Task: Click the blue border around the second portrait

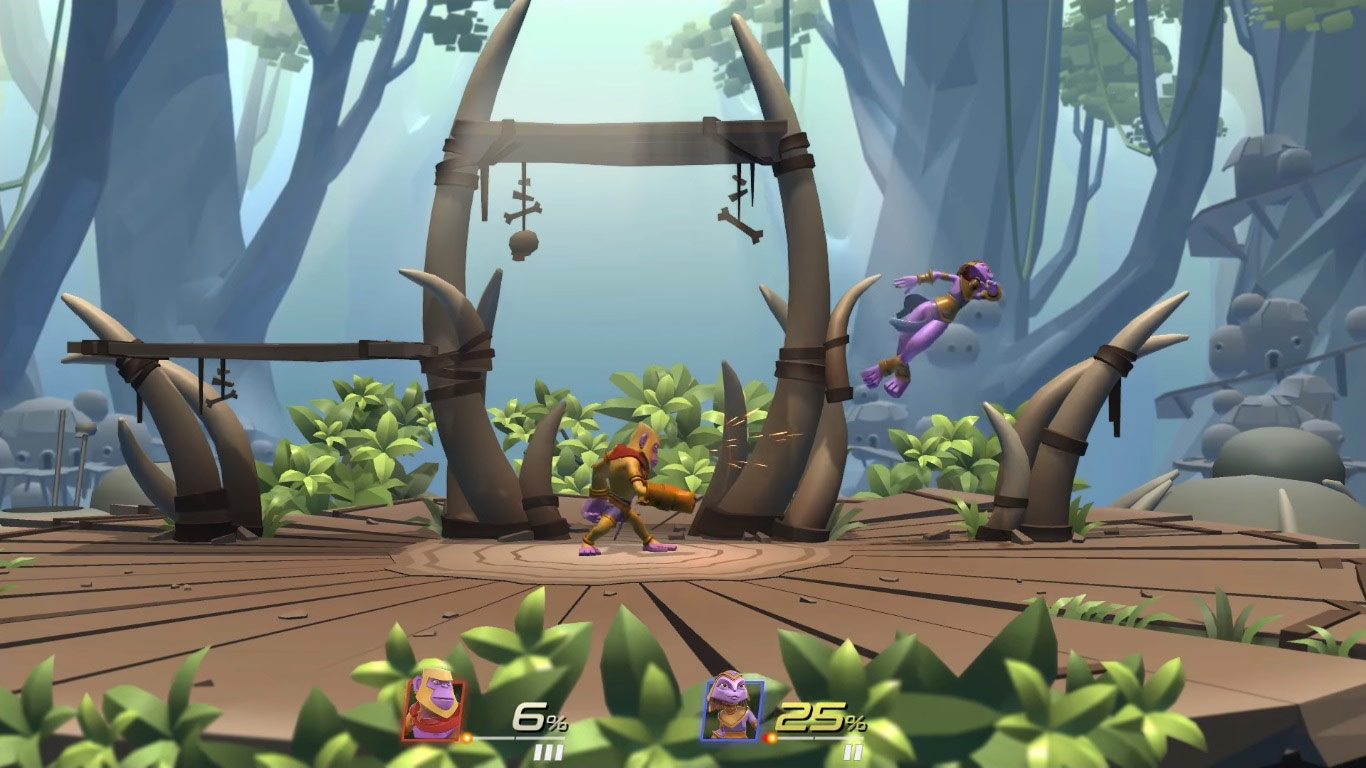Action: 706,708
